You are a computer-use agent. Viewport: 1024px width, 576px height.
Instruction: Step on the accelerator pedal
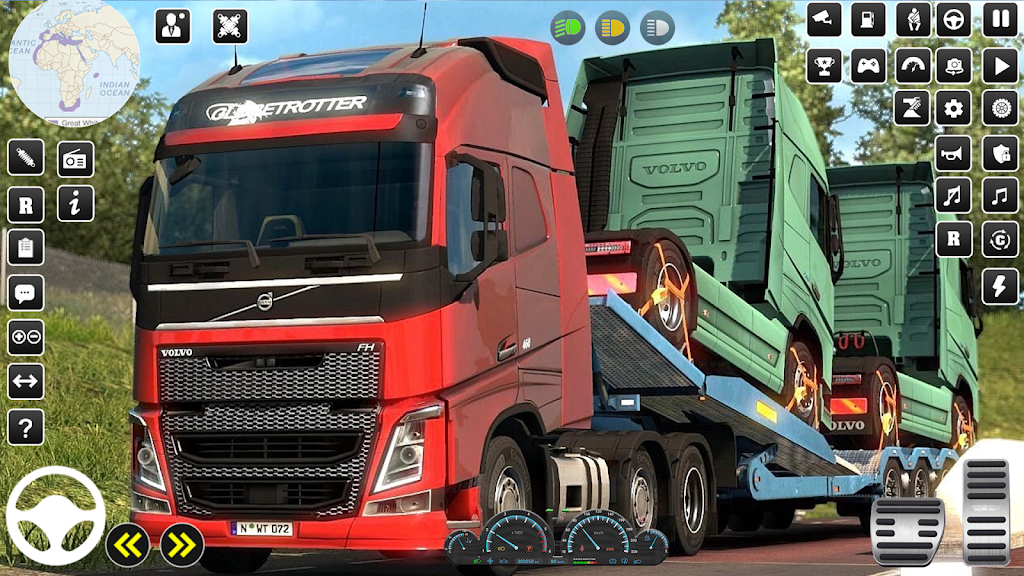click(x=986, y=510)
